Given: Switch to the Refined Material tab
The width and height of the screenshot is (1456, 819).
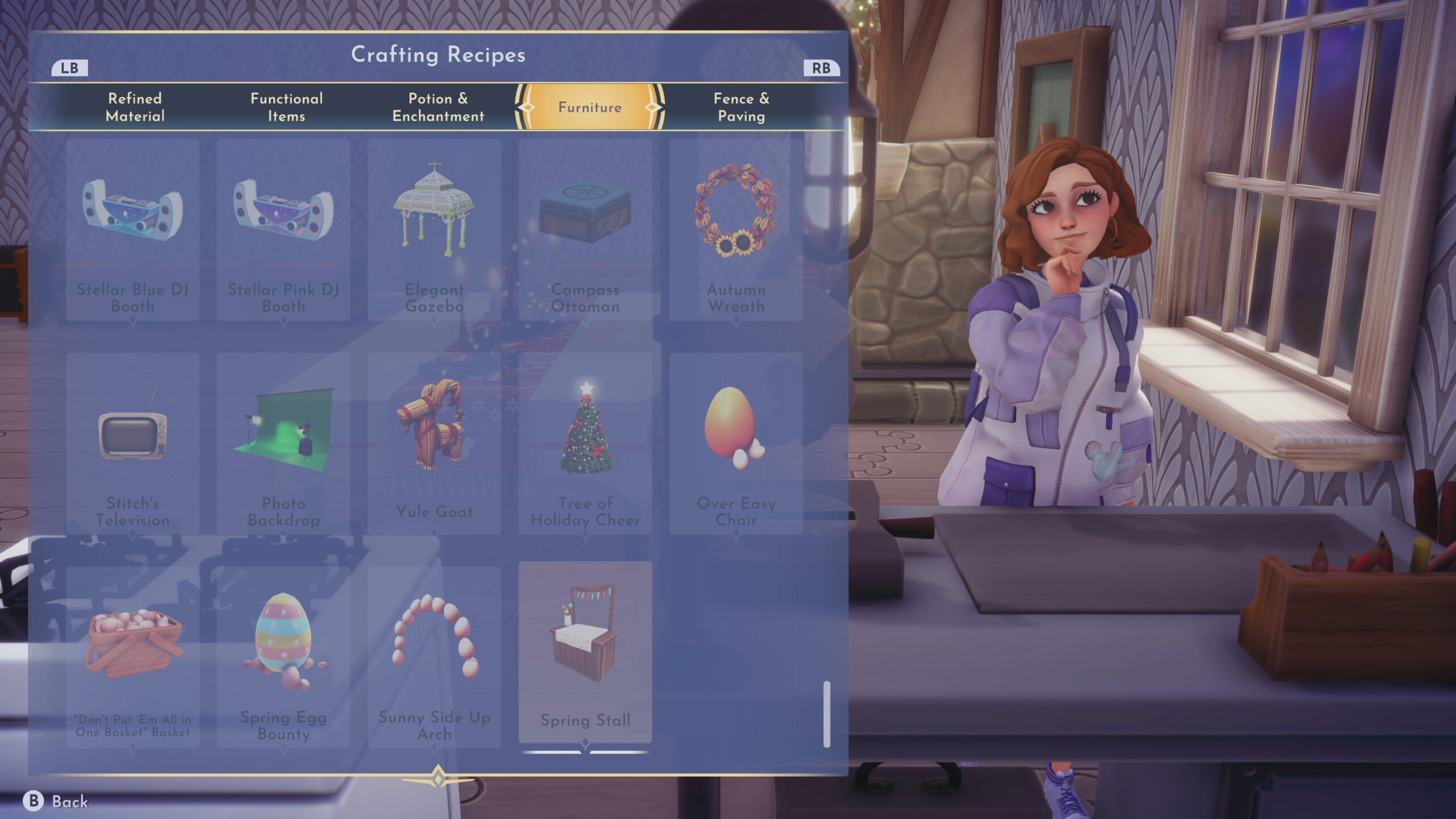Looking at the screenshot, I should click(135, 107).
